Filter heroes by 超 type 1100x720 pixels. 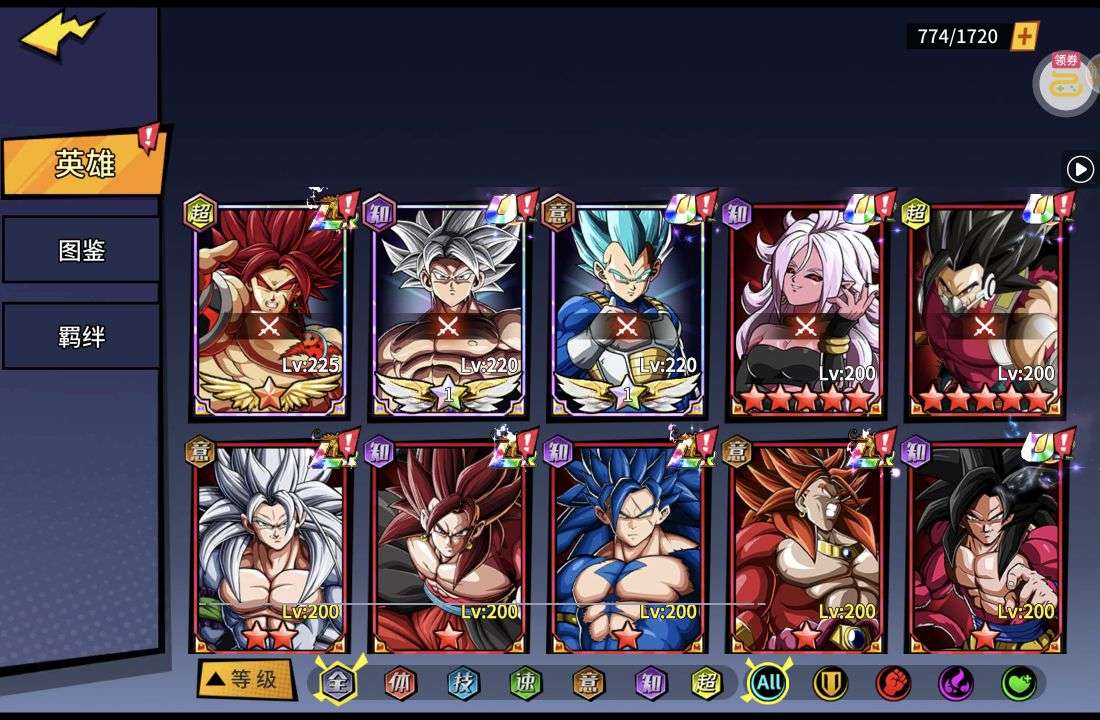pyautogui.click(x=707, y=683)
